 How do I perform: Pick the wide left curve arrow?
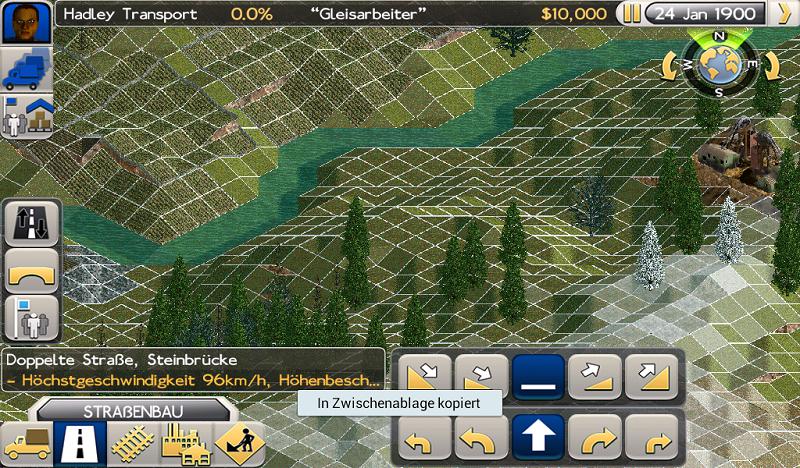[483, 435]
